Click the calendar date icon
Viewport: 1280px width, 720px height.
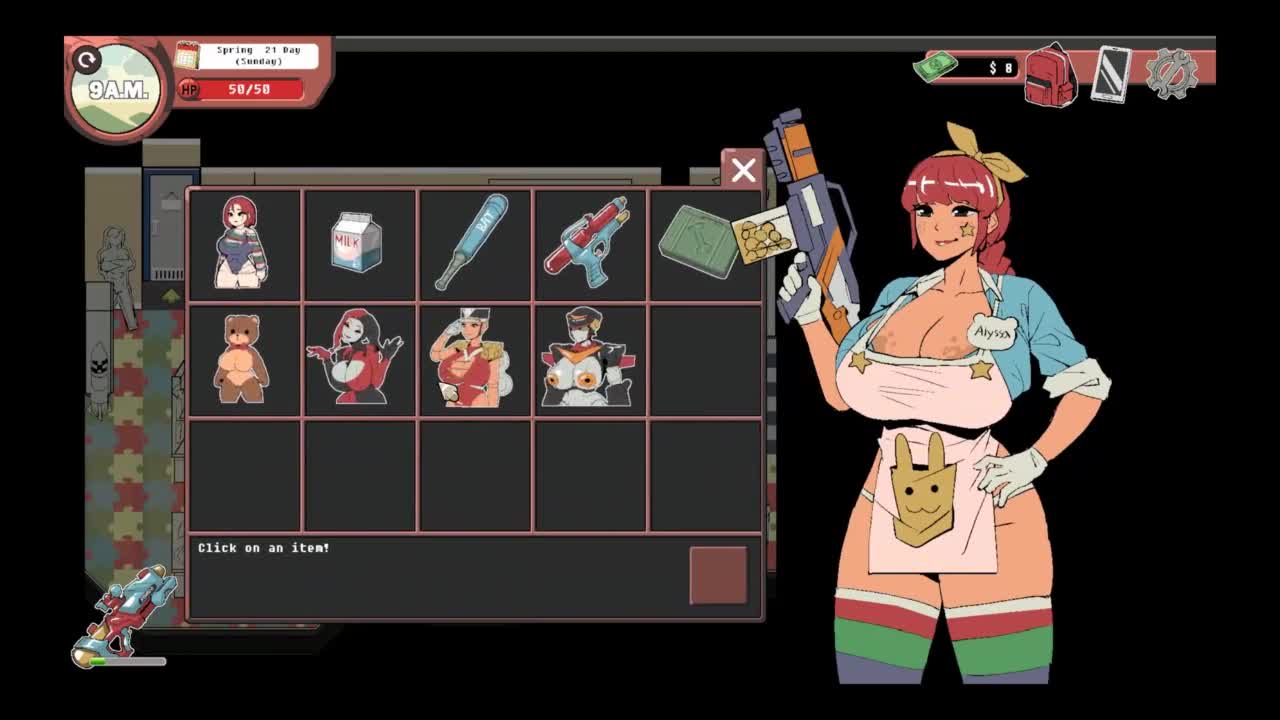click(187, 55)
